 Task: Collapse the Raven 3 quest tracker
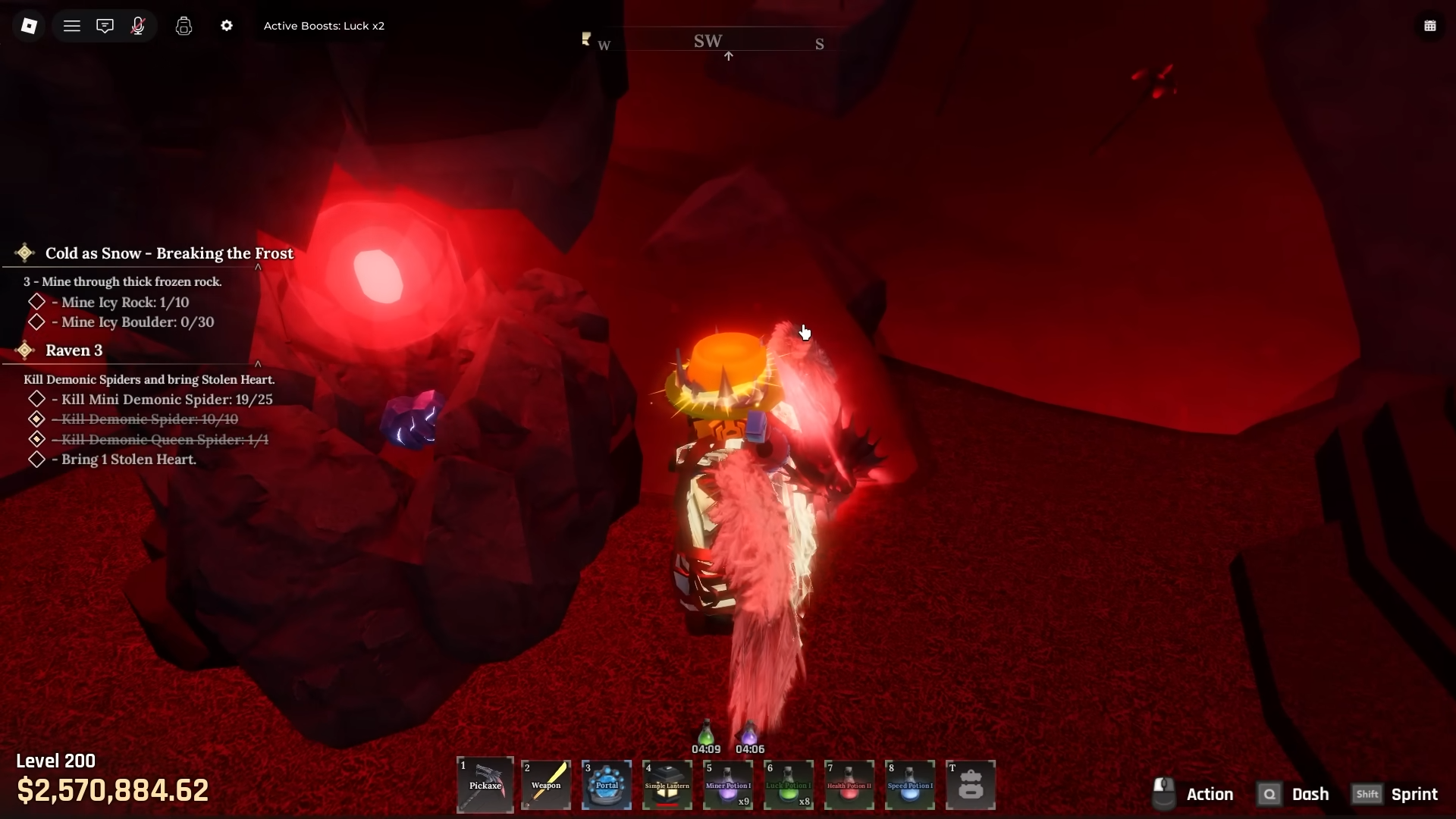[x=258, y=364]
